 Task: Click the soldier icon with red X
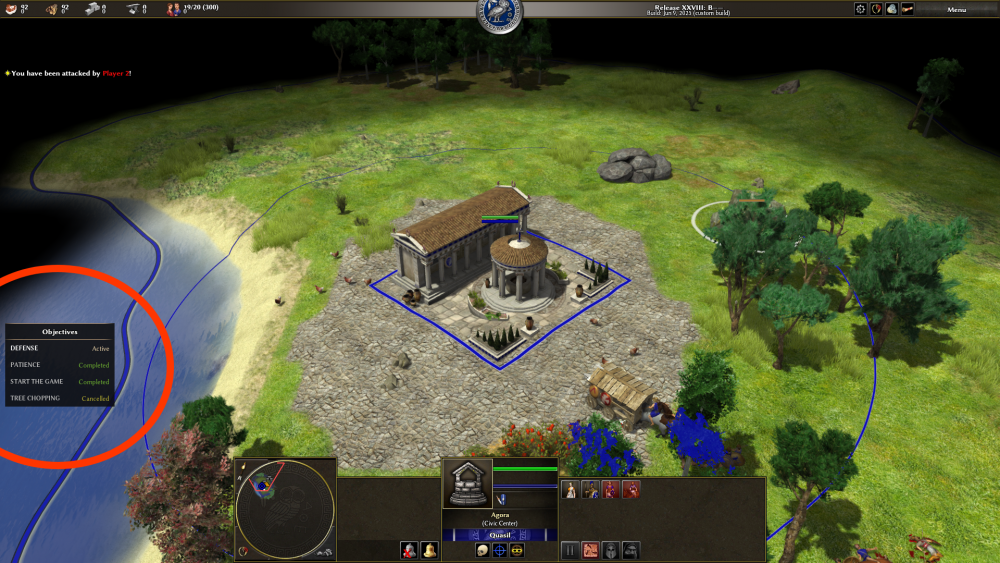[x=410, y=550]
